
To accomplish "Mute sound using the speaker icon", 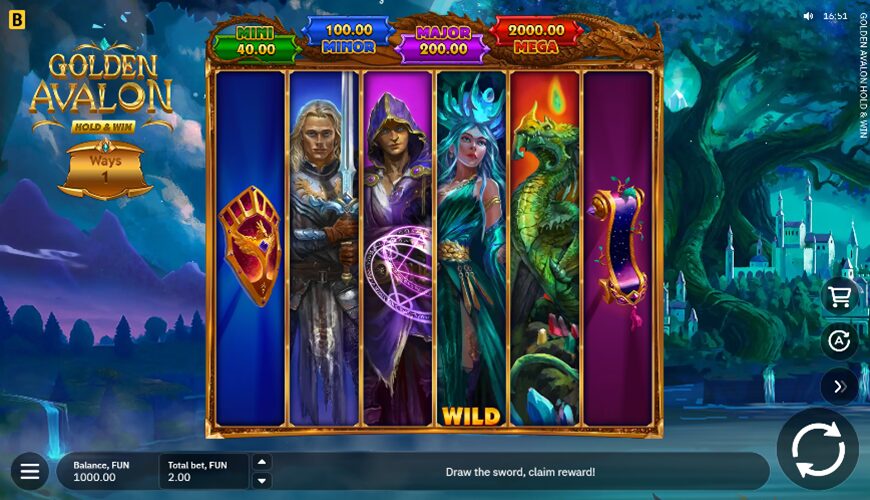I will [x=808, y=16].
